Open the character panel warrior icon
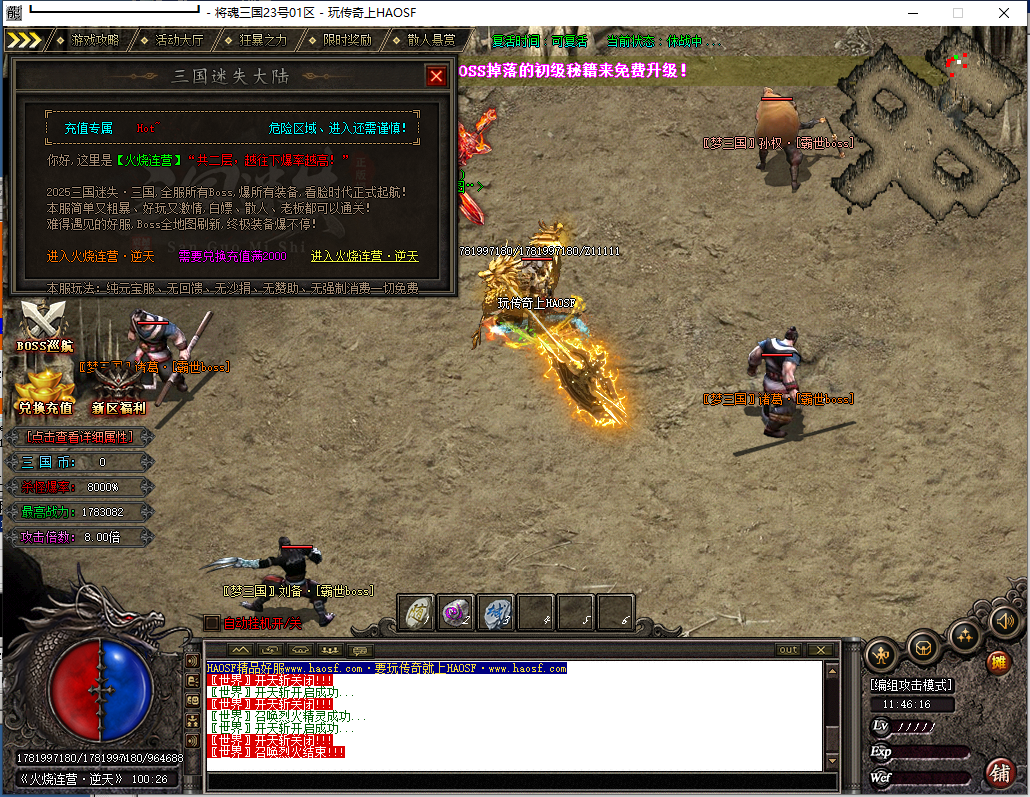 click(881, 655)
